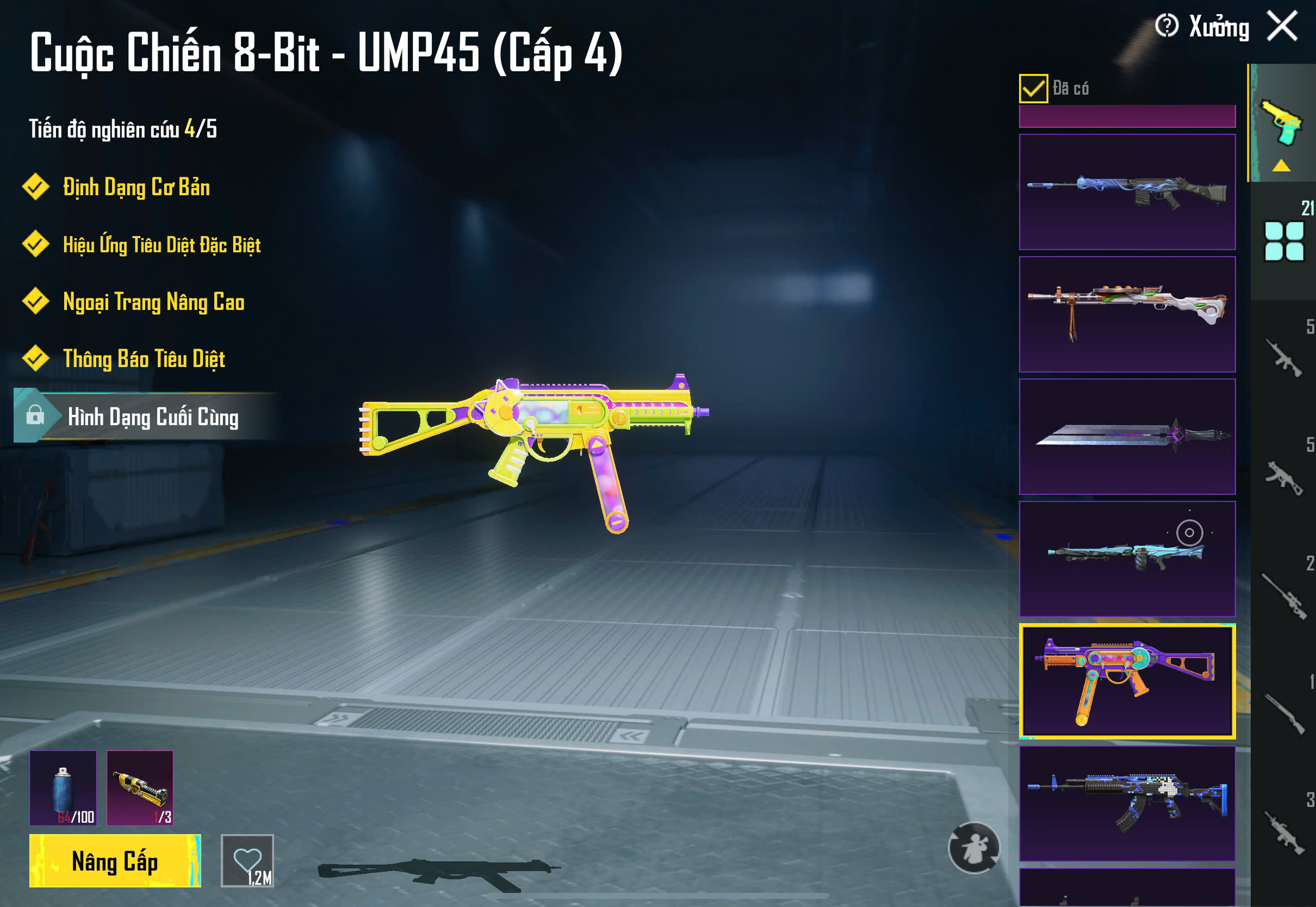1316x907 pixels.
Task: Tap the round character pose button
Action: pyautogui.click(x=974, y=847)
